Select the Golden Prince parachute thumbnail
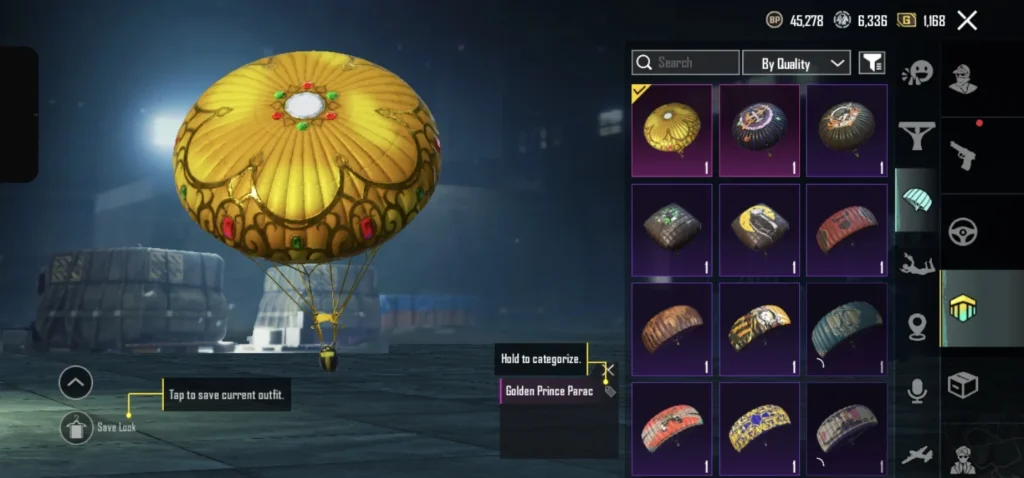 [x=671, y=130]
